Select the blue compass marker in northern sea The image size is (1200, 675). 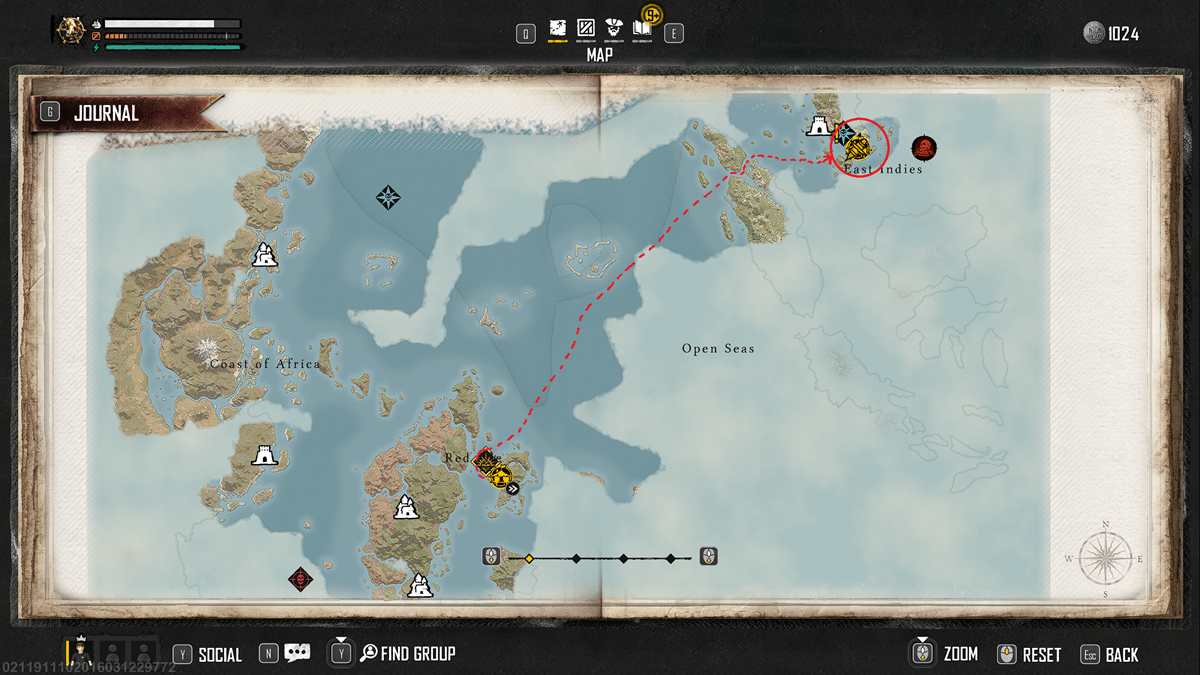tap(387, 197)
